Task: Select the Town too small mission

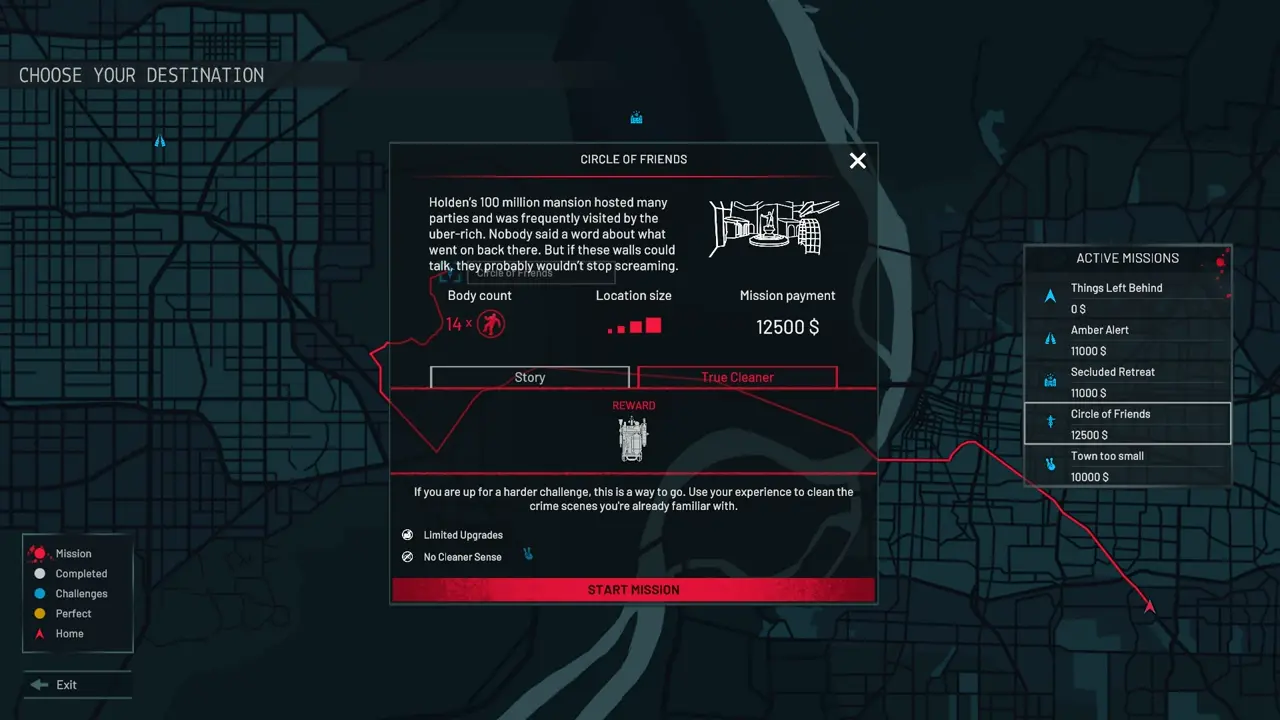Action: [x=1127, y=466]
